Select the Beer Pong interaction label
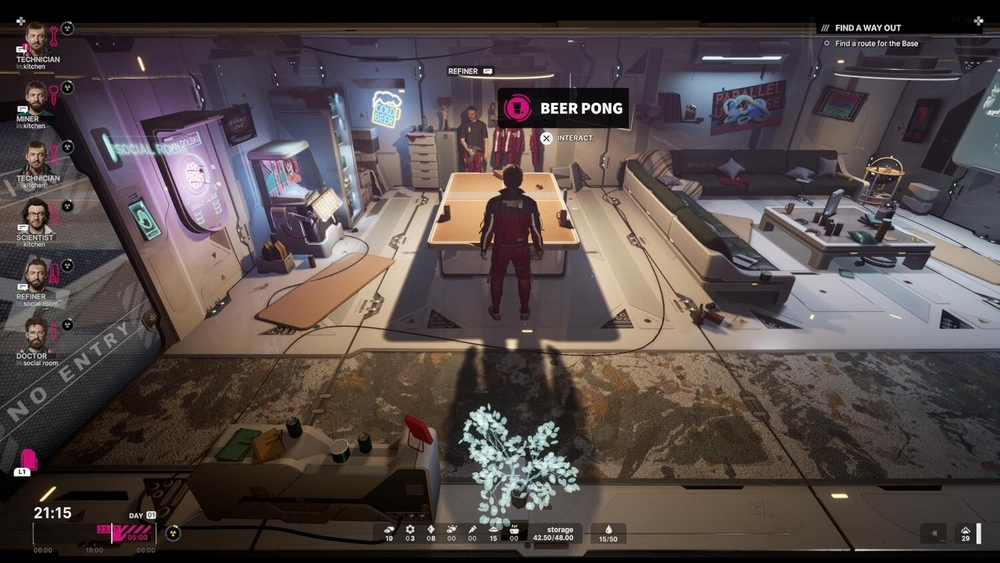Viewport: 1000px width, 563px height. 564,108
